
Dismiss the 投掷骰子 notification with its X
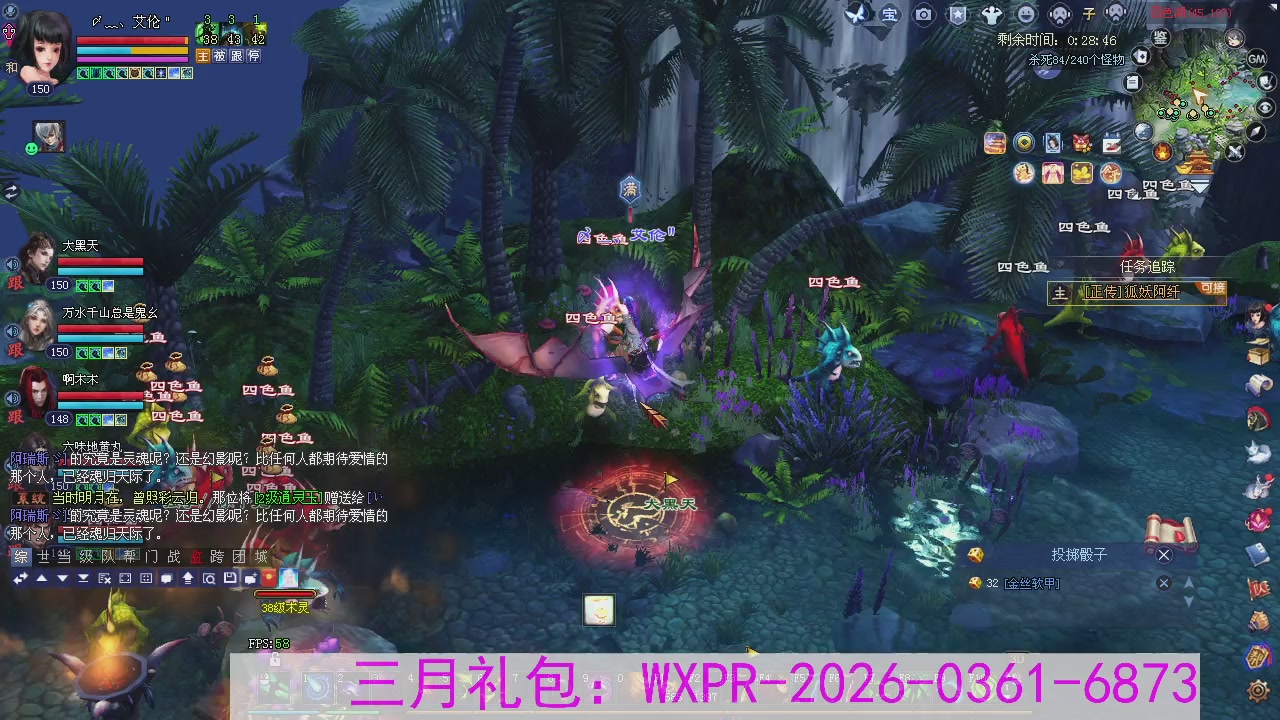[x=1163, y=555]
